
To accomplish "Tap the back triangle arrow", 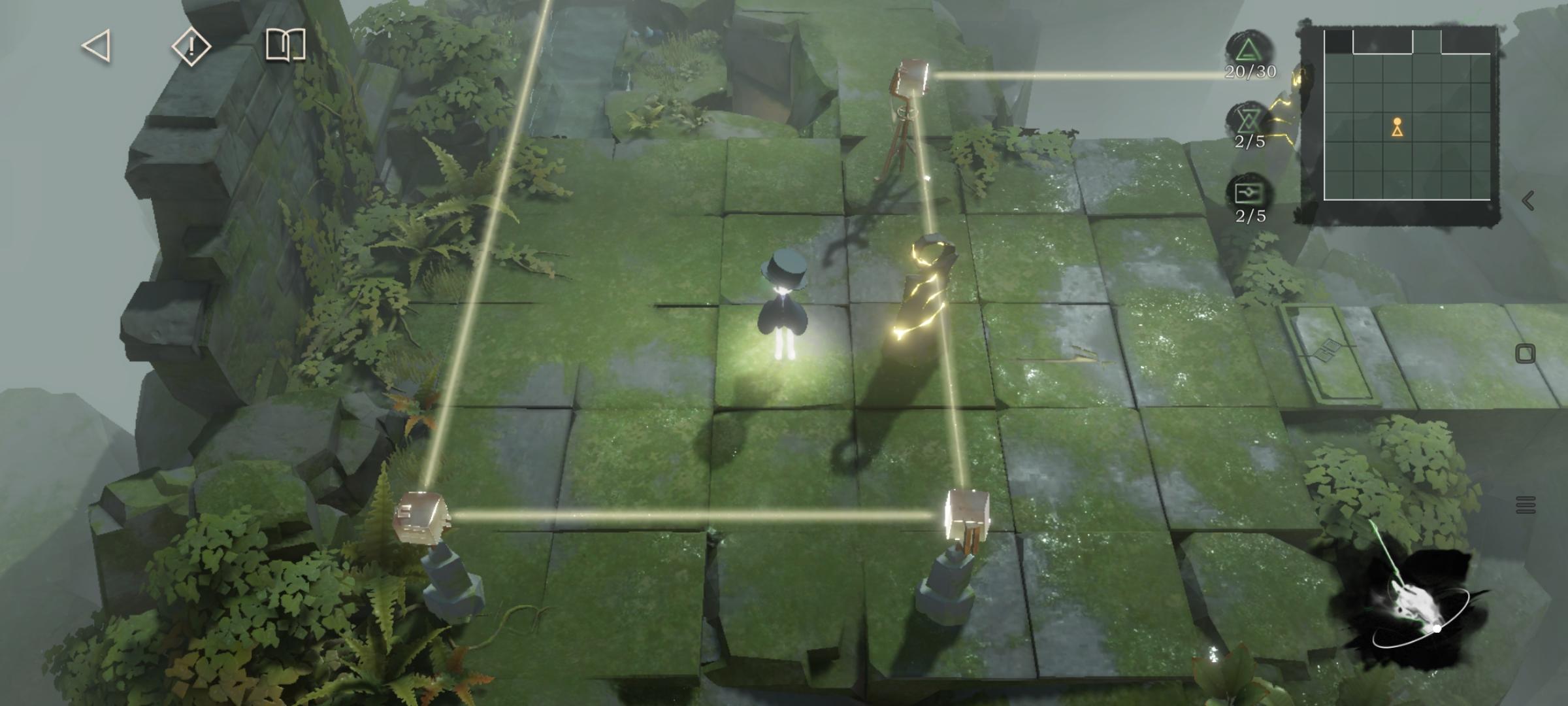I will coord(97,46).
